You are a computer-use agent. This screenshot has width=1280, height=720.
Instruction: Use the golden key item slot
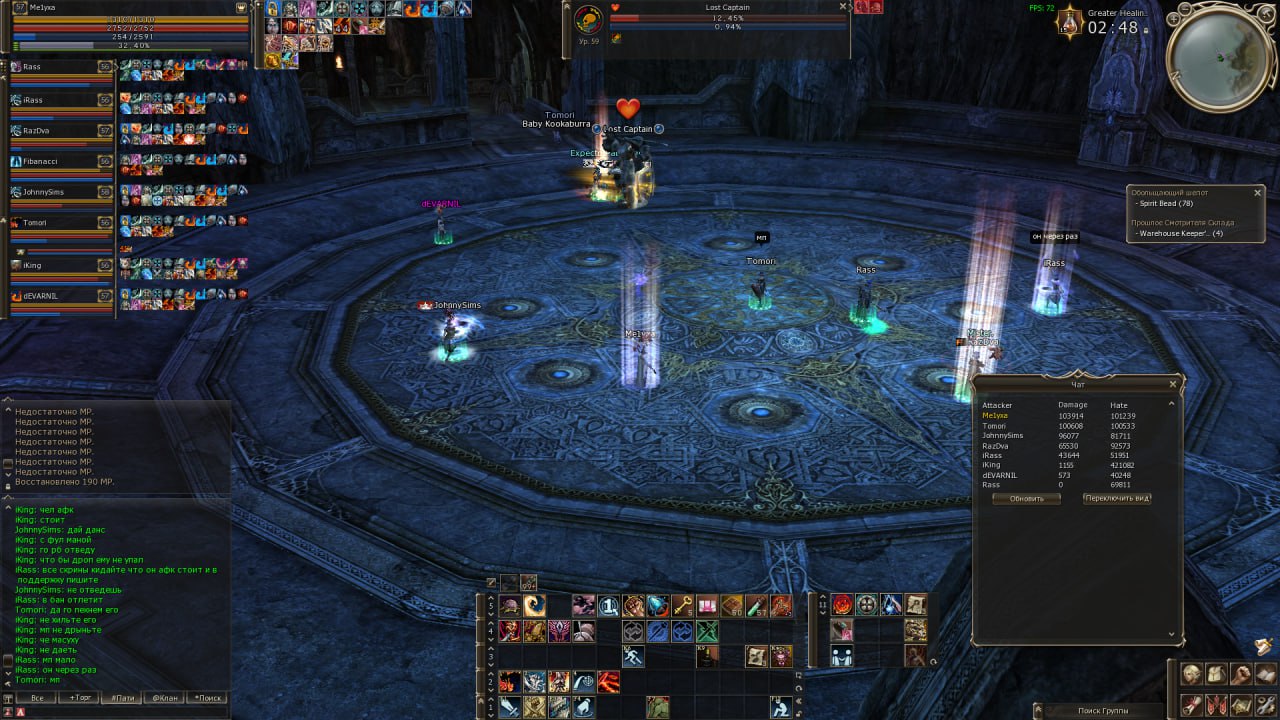[x=683, y=605]
